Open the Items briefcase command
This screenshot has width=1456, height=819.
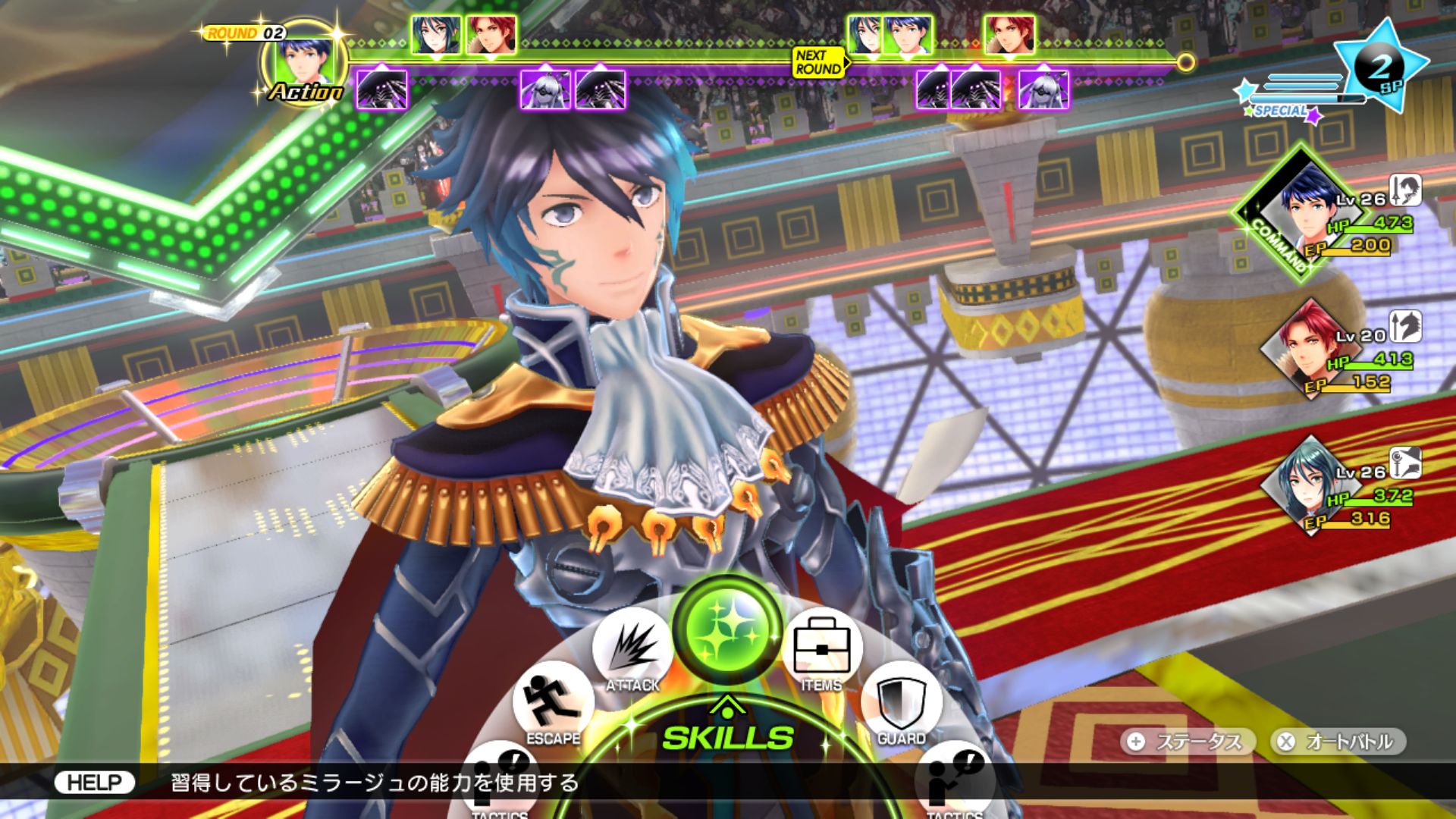(822, 651)
